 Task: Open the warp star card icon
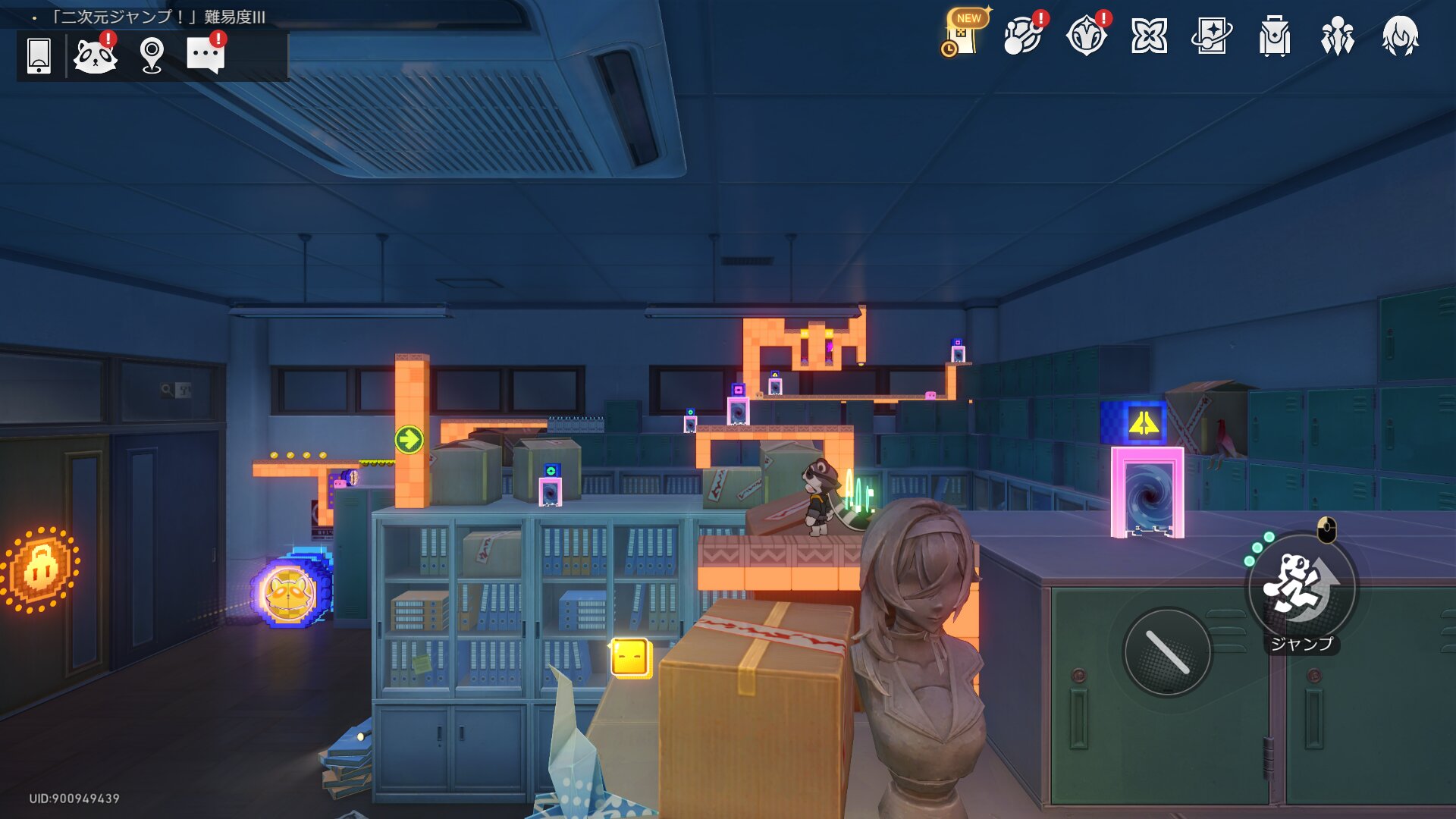click(x=1211, y=36)
